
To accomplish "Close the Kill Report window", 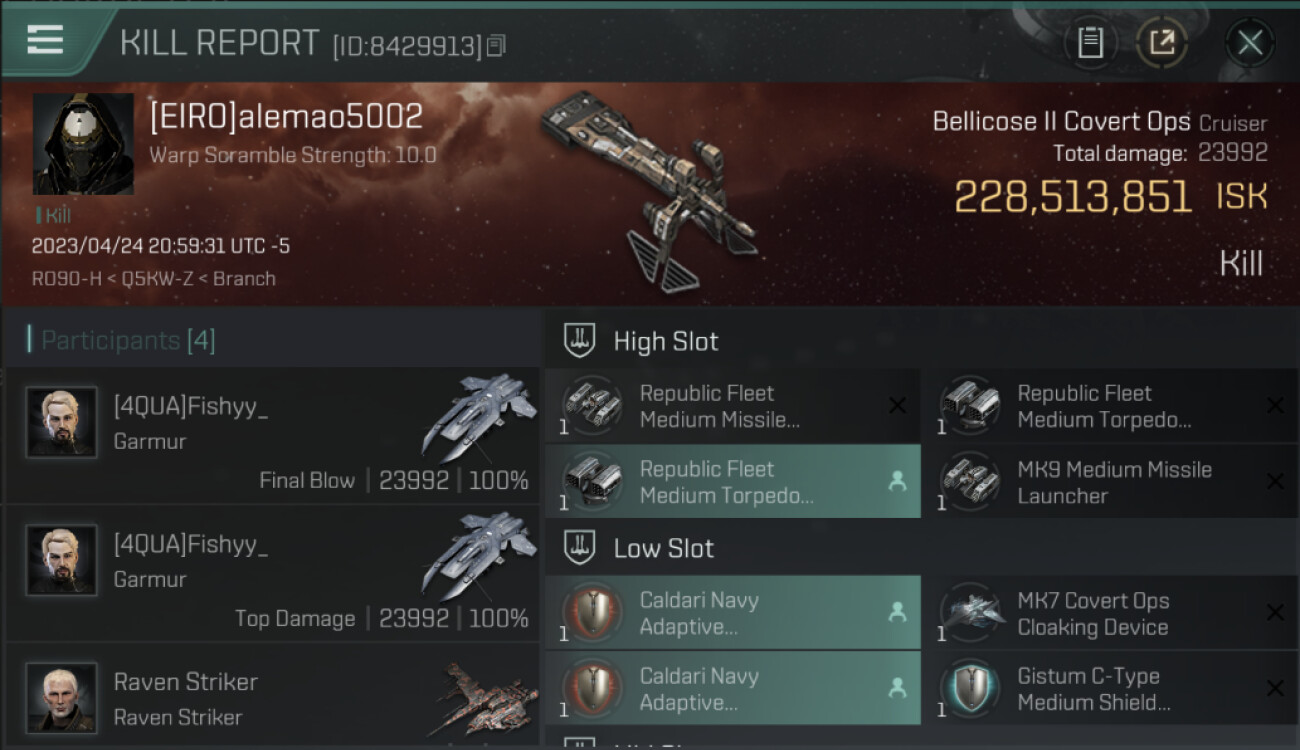I will 1249,42.
